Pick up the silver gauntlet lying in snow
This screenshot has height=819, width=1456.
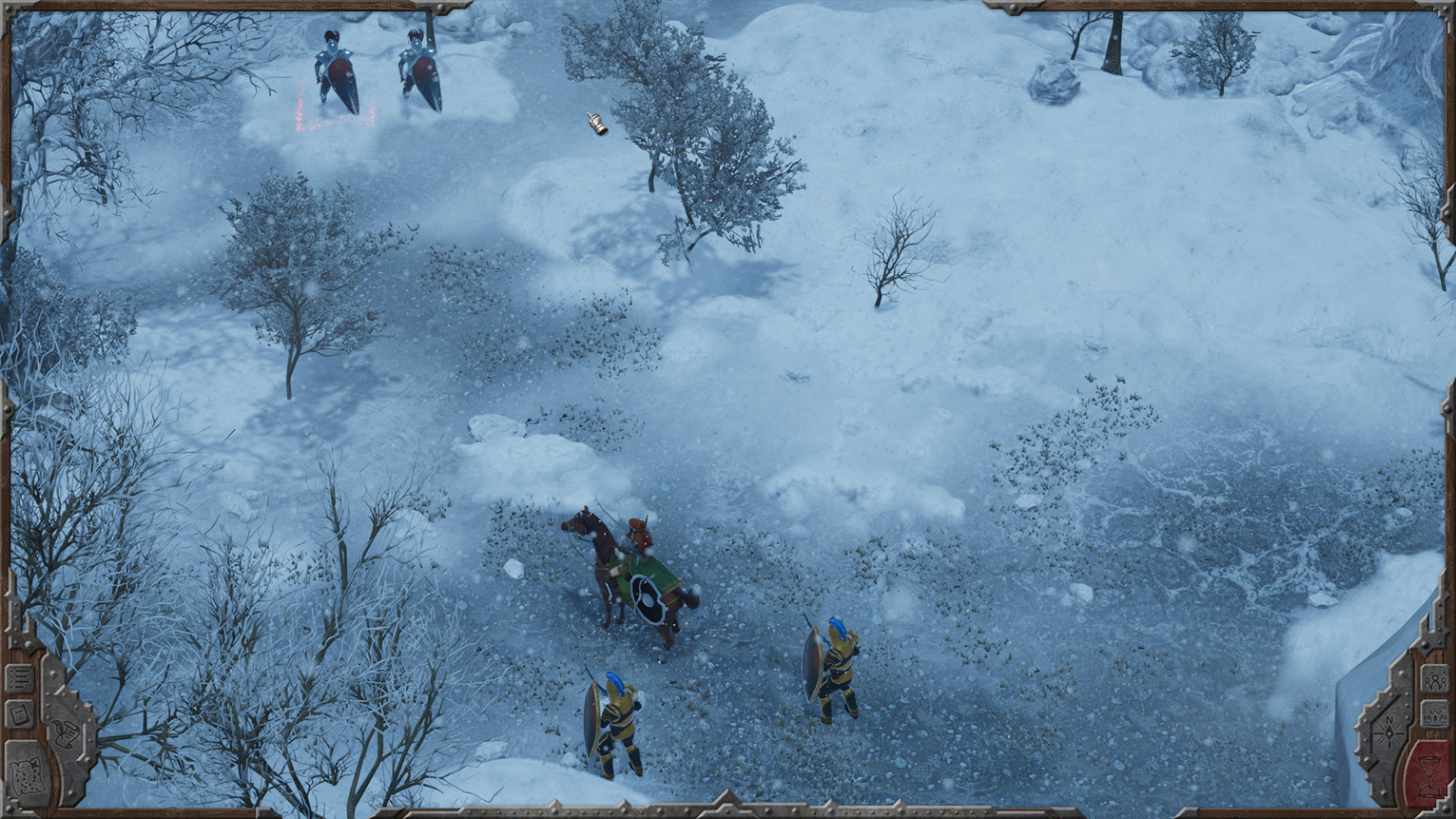(x=598, y=123)
